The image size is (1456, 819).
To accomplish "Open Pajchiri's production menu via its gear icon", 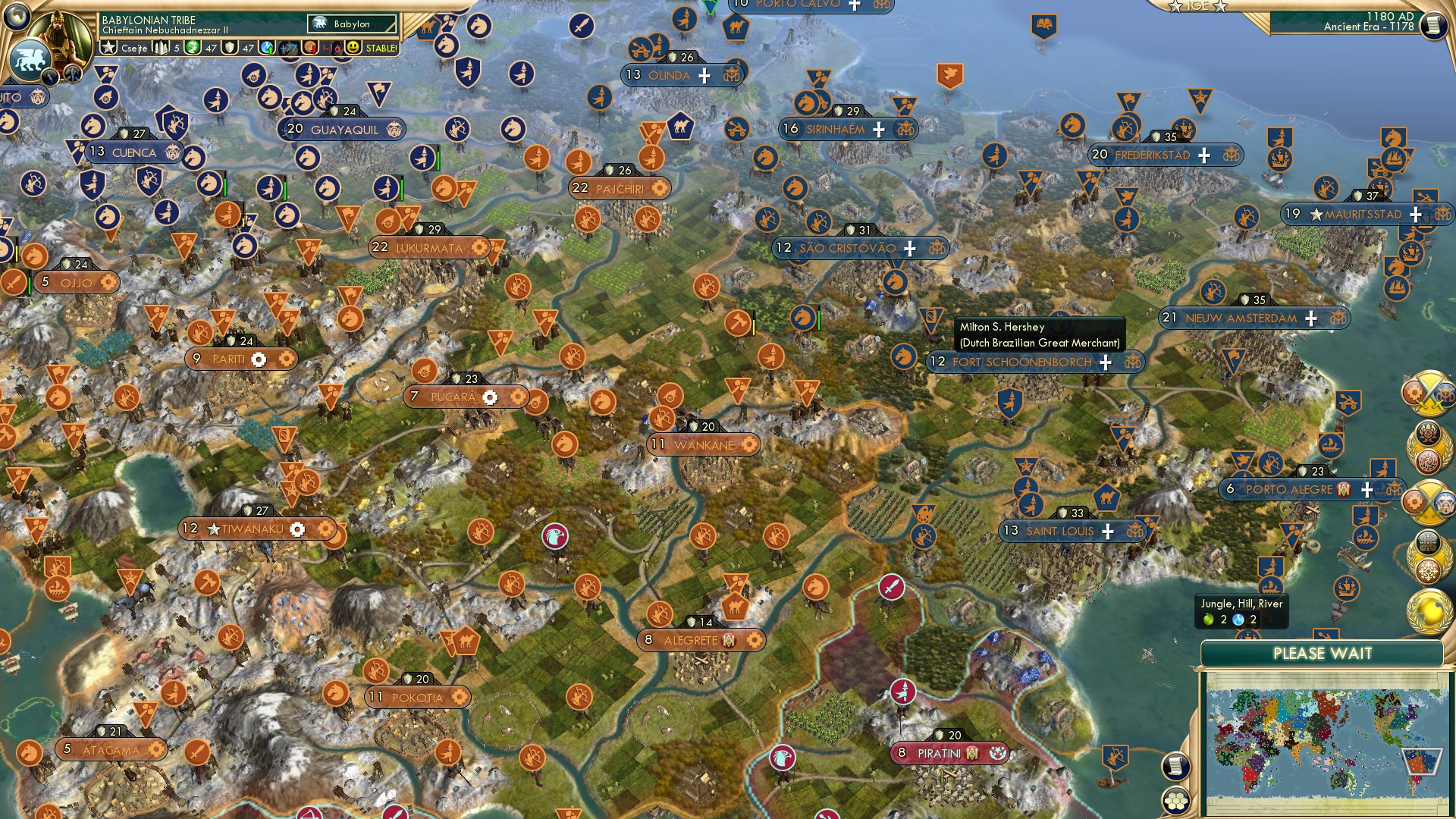I will (658, 189).
